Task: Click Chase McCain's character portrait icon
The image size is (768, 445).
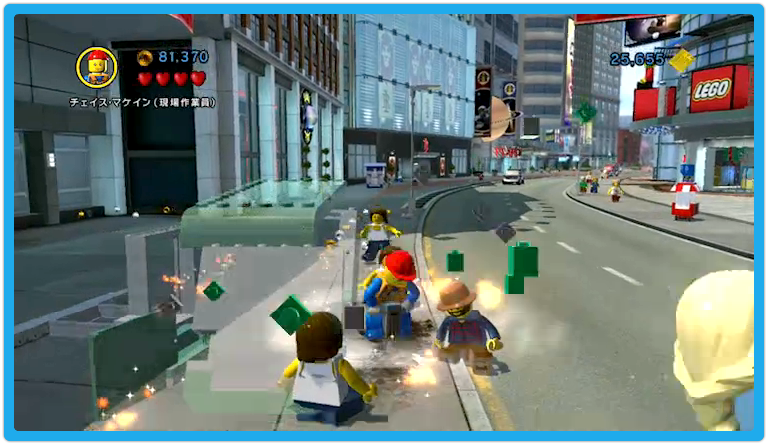Action: 97,68
